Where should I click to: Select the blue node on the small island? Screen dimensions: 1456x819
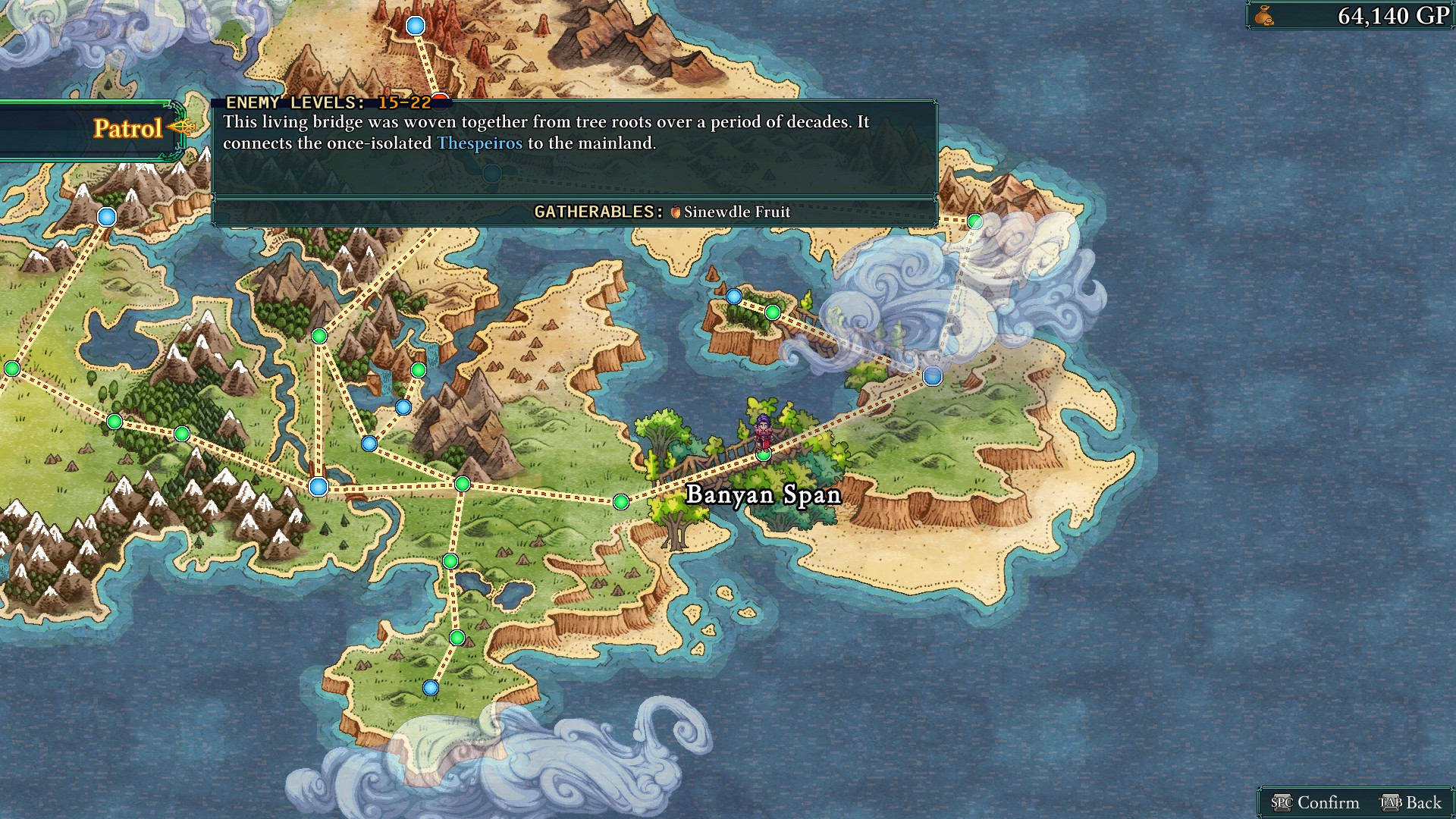[733, 297]
